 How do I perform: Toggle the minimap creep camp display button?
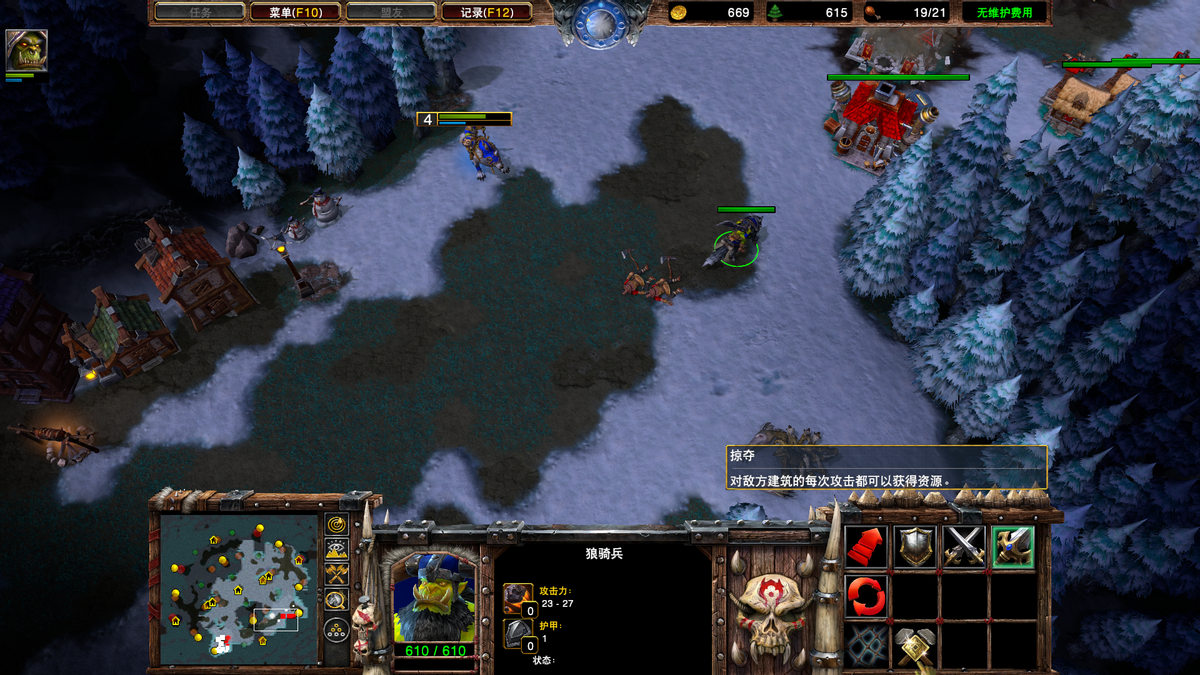(336, 600)
